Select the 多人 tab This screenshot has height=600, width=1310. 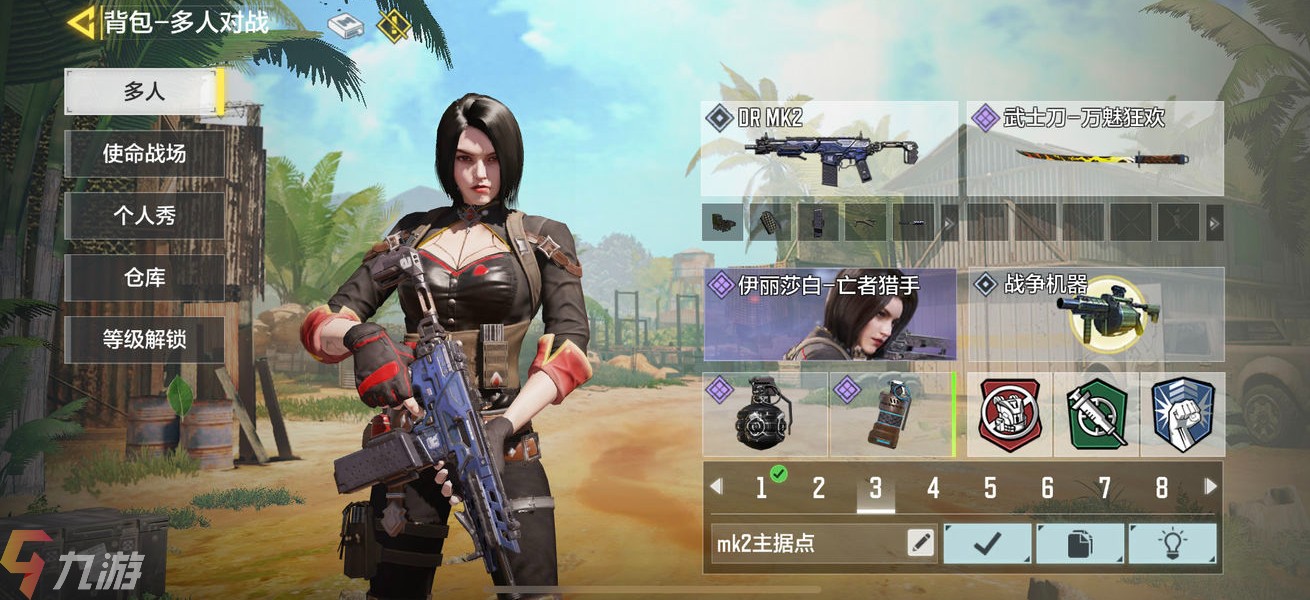coord(144,92)
